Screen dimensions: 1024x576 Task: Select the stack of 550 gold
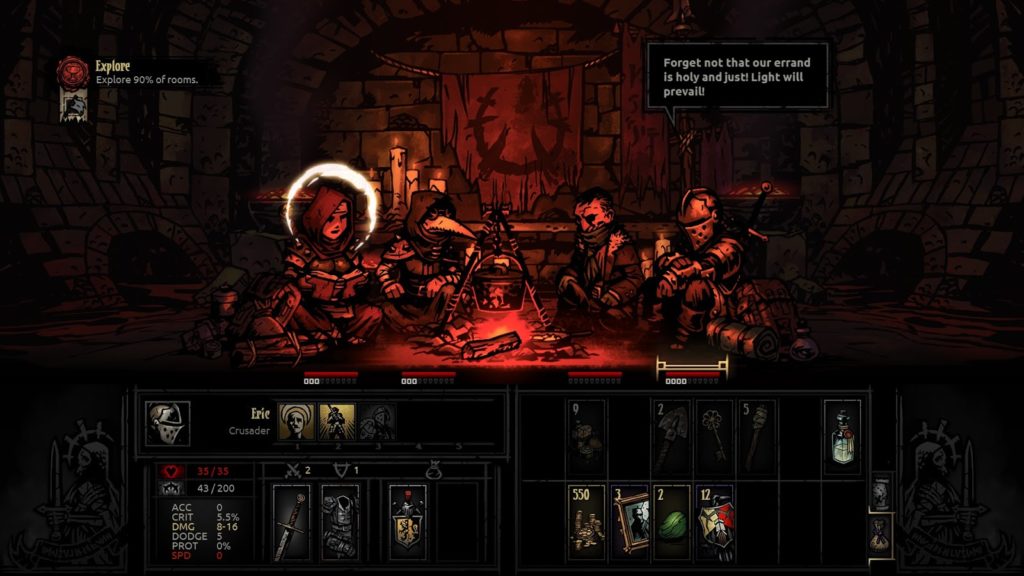[586, 523]
